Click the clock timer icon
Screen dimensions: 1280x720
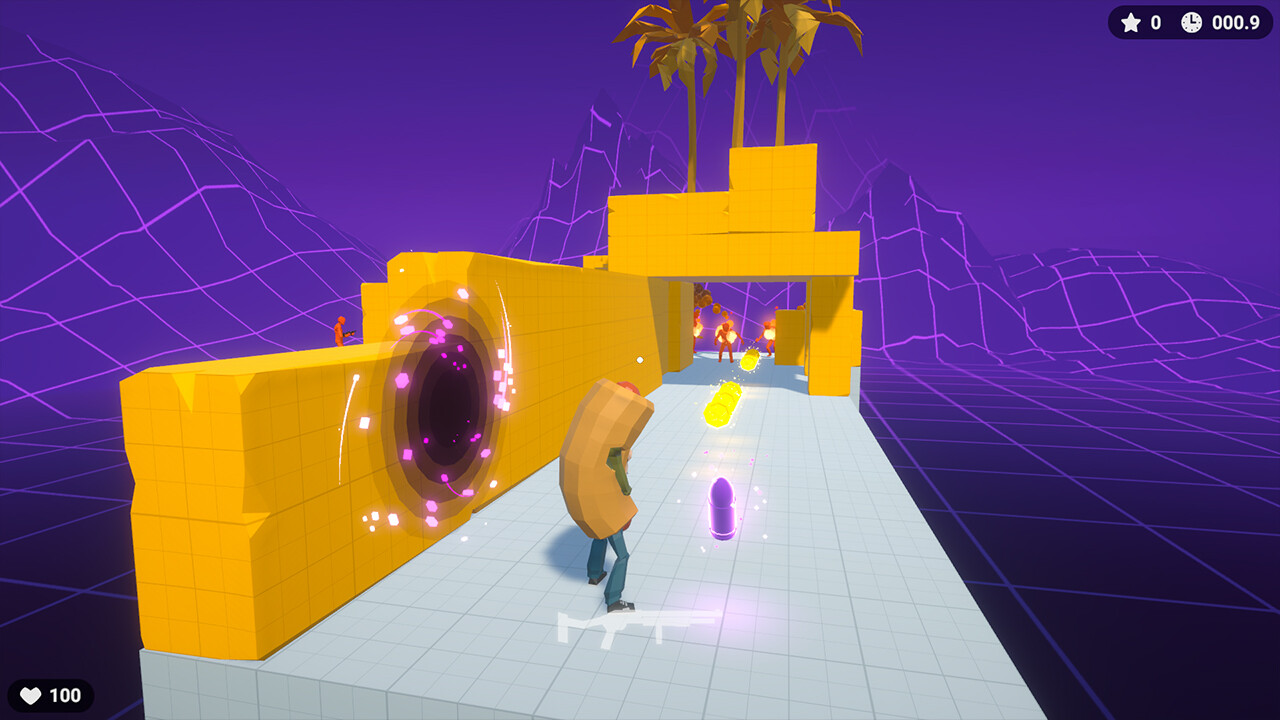1190,23
